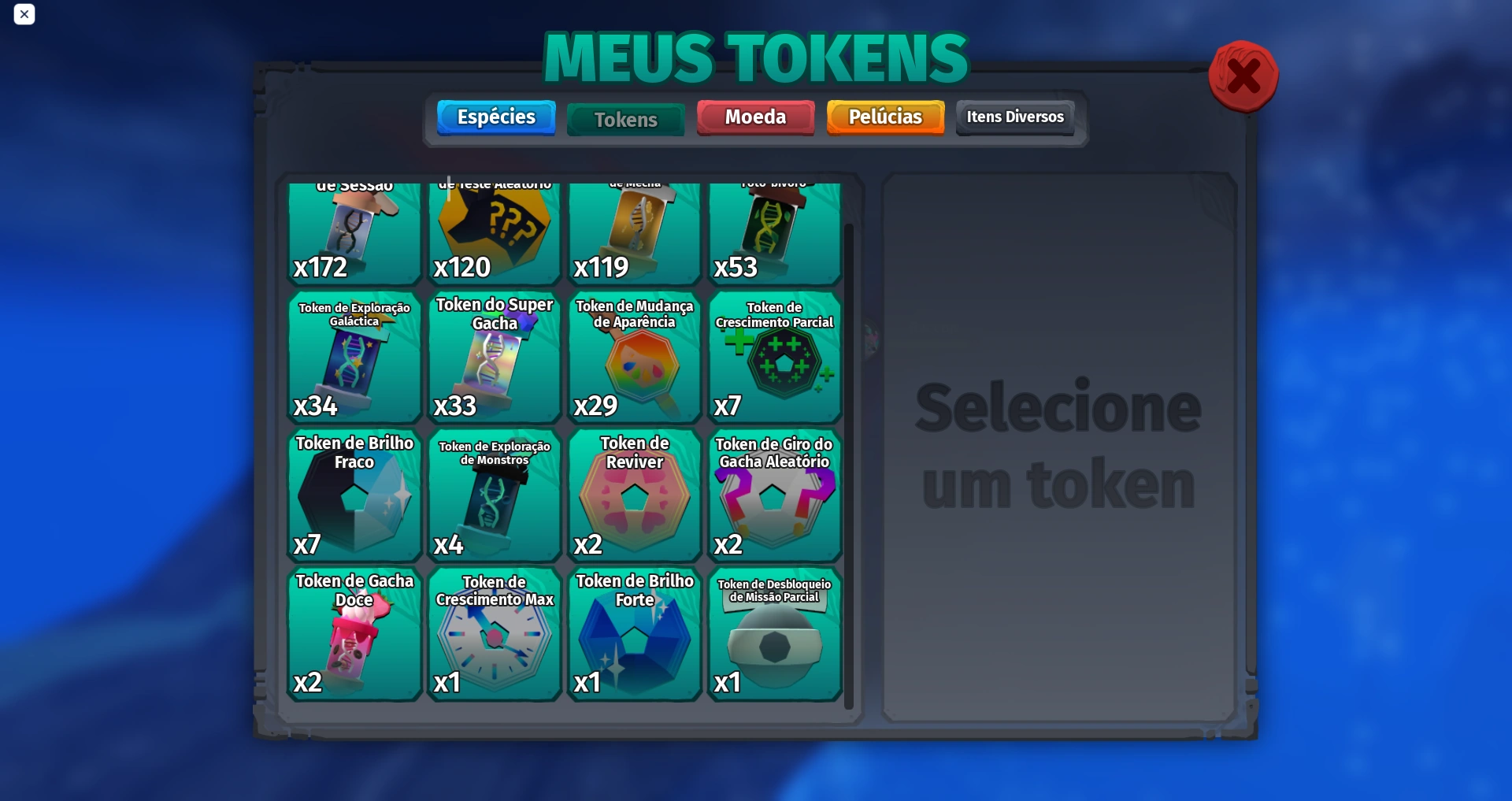This screenshot has height=801, width=1512.
Task: Close the Meus Tokens window
Action: pyautogui.click(x=1243, y=76)
